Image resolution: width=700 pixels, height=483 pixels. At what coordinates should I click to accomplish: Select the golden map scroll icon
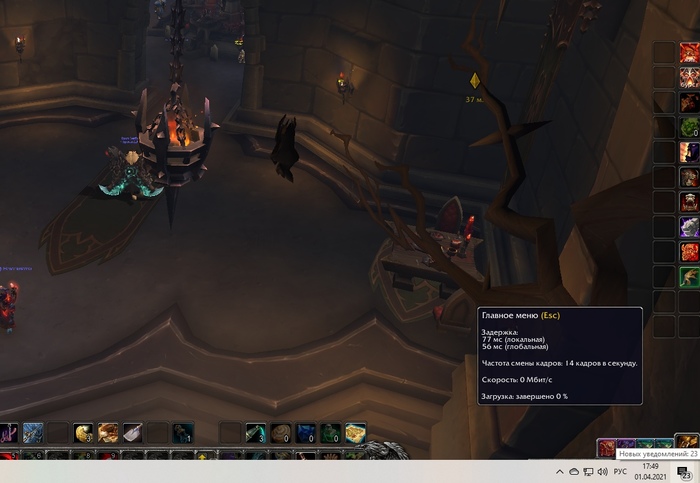(355, 432)
